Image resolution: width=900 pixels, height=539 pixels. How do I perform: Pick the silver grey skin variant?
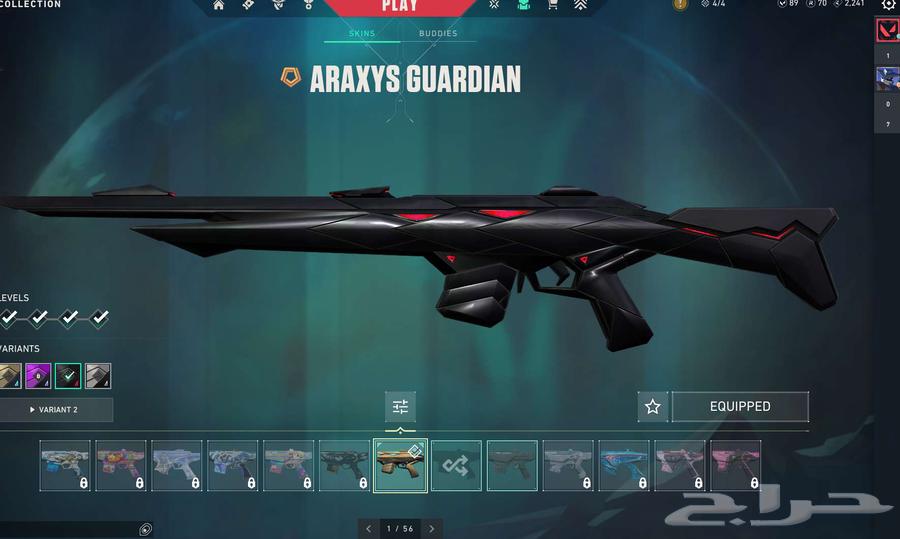tap(98, 376)
